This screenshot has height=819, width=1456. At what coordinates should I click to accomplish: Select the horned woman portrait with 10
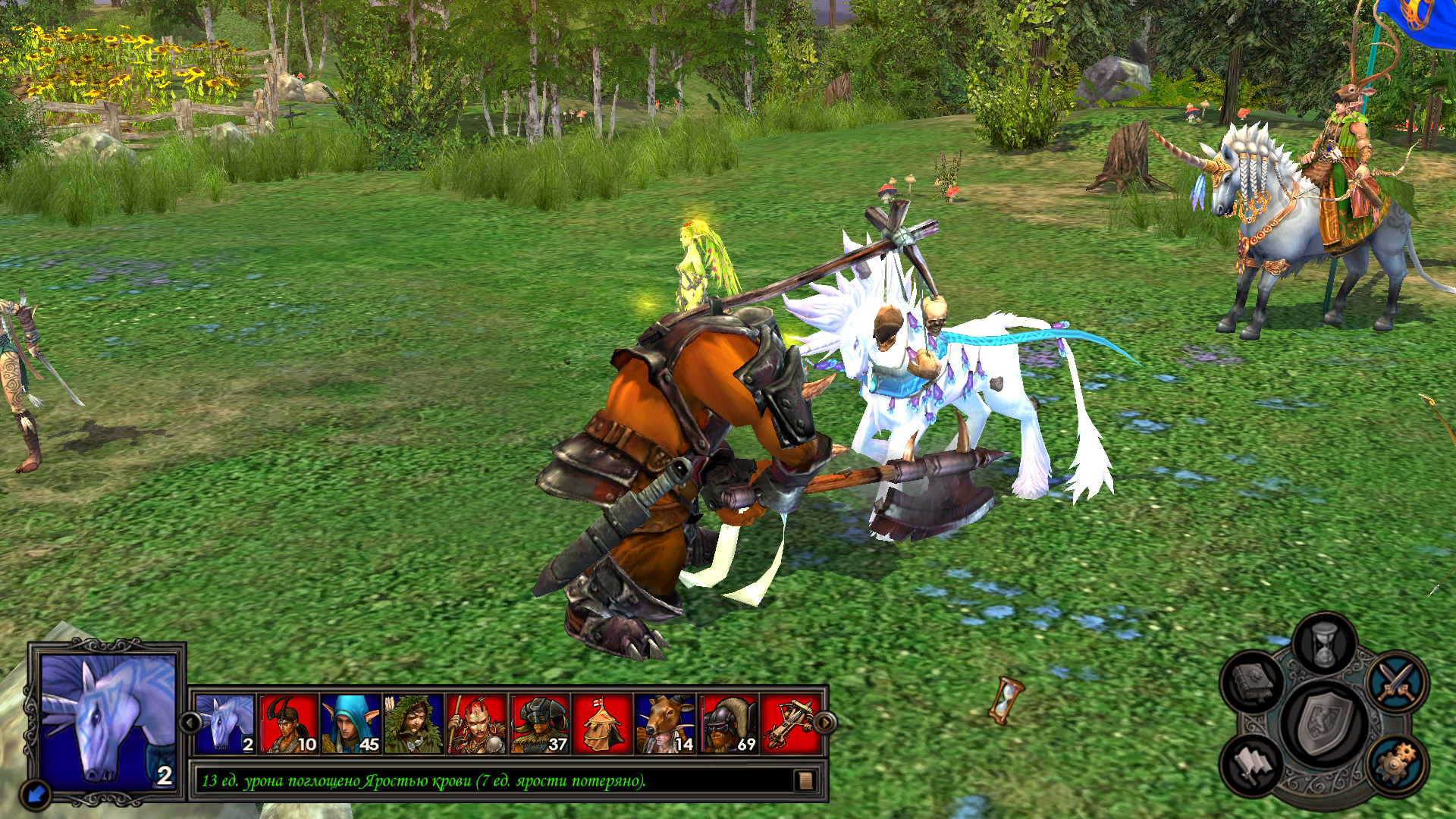point(289,724)
